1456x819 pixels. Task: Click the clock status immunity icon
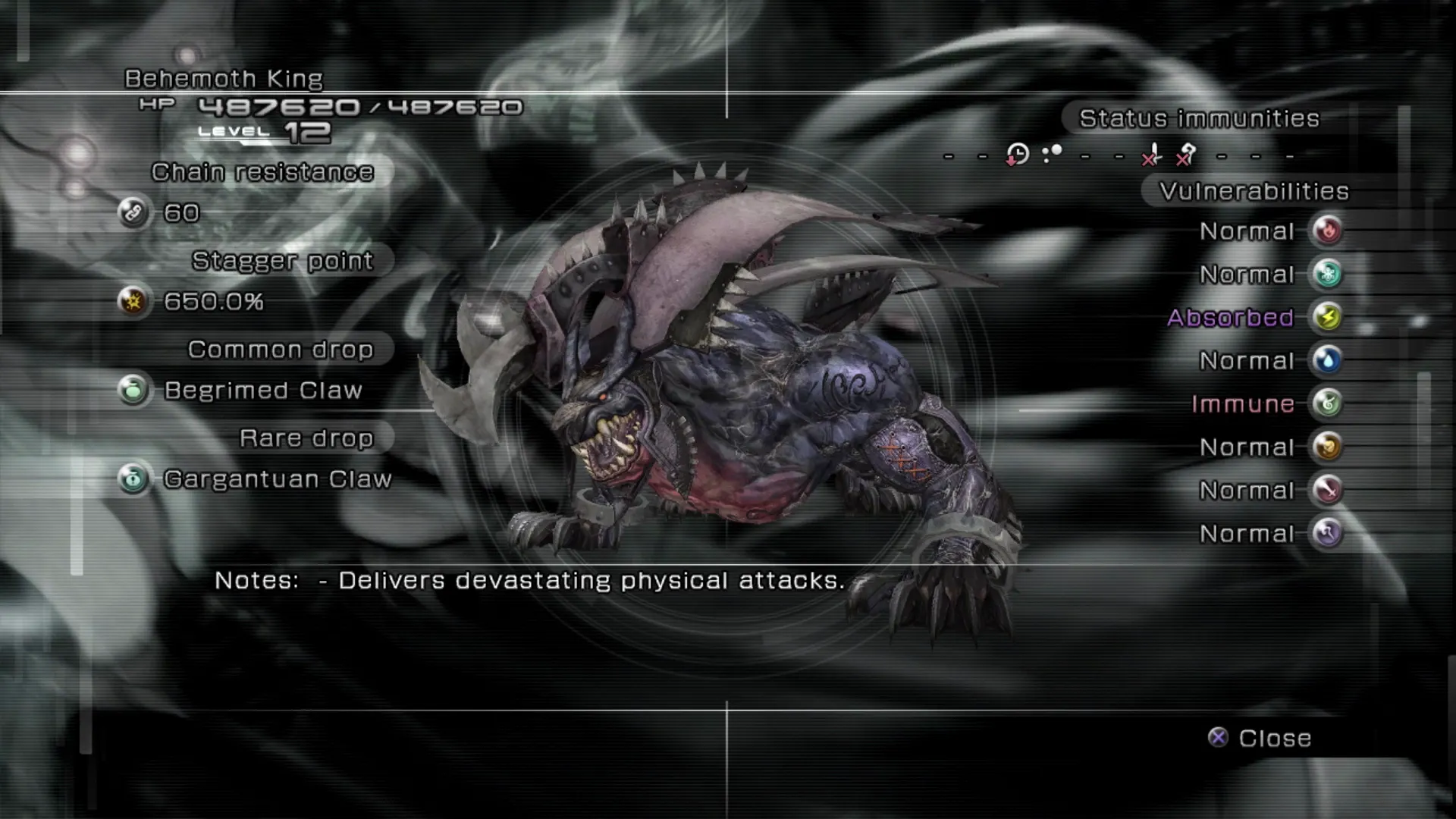pos(1017,155)
